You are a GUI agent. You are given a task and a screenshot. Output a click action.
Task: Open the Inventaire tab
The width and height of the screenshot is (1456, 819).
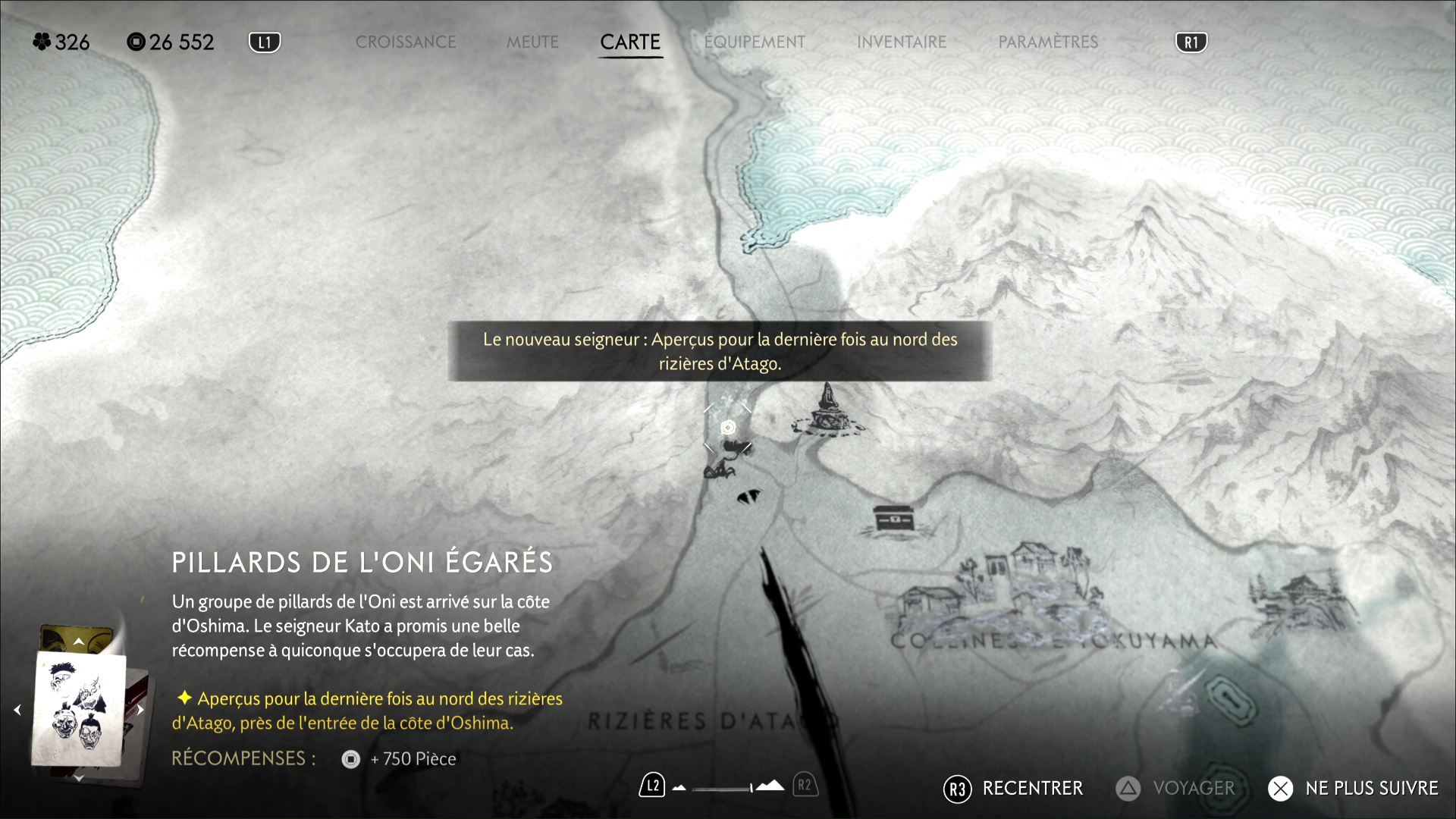902,42
